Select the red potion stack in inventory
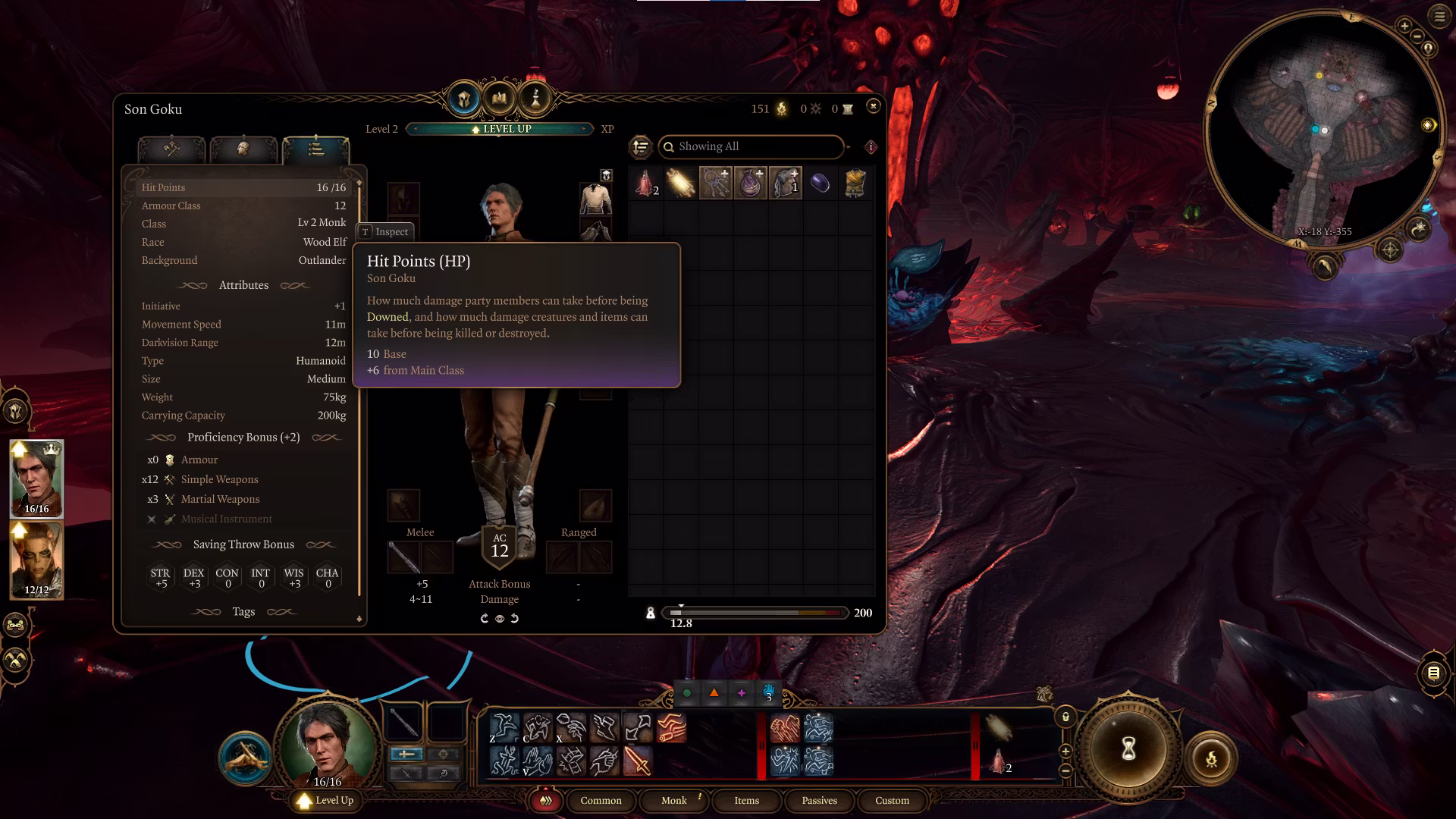Viewport: 1456px width, 819px height. click(x=645, y=184)
